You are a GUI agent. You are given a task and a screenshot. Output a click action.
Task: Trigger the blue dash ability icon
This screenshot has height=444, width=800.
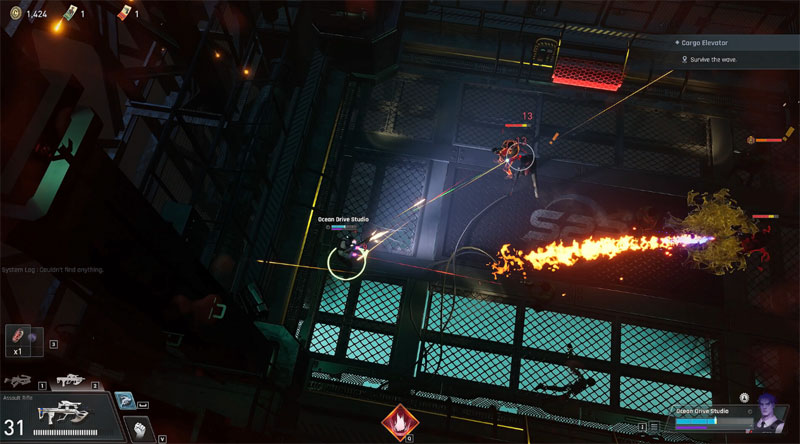coord(124,400)
